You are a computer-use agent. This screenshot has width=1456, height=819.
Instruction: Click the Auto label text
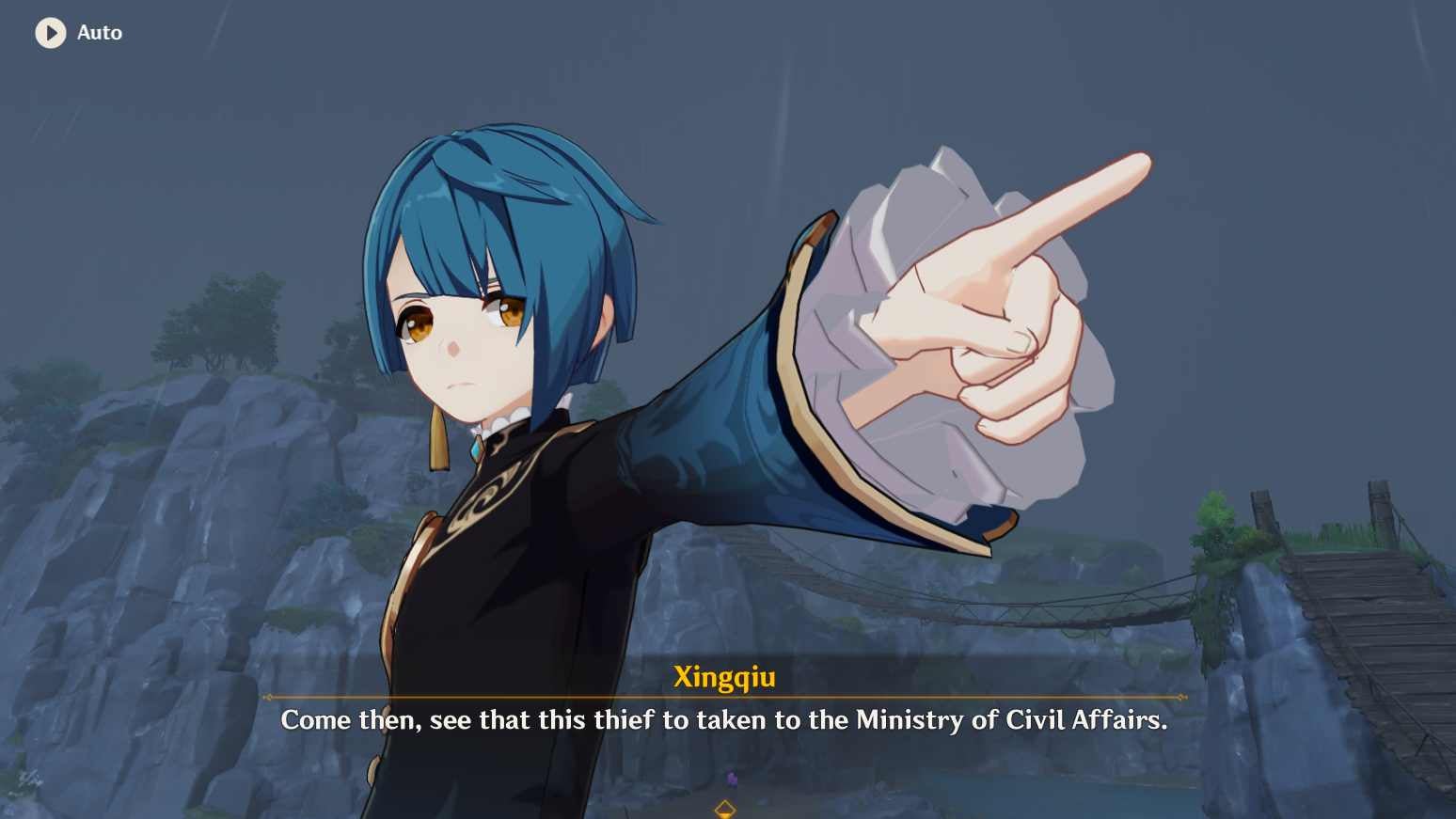pos(99,33)
